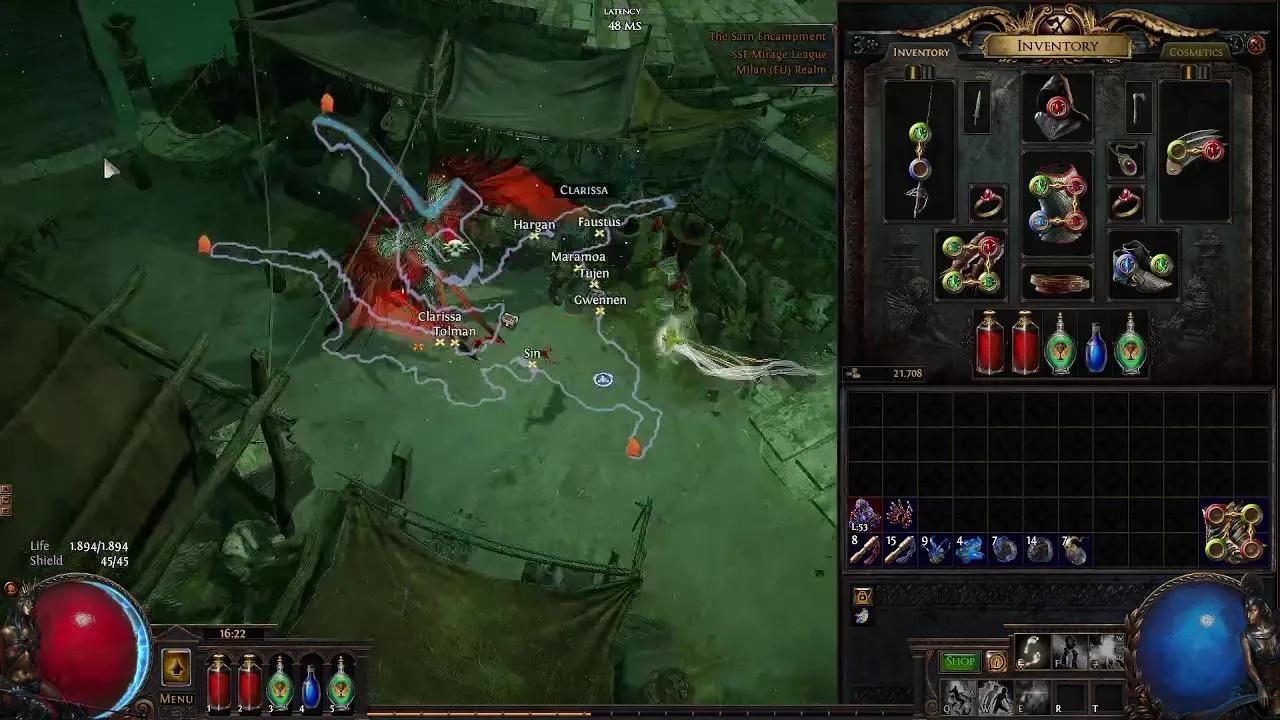Click the blue Orb of Alteration stack
1280x720 pixels.
pos(972,547)
